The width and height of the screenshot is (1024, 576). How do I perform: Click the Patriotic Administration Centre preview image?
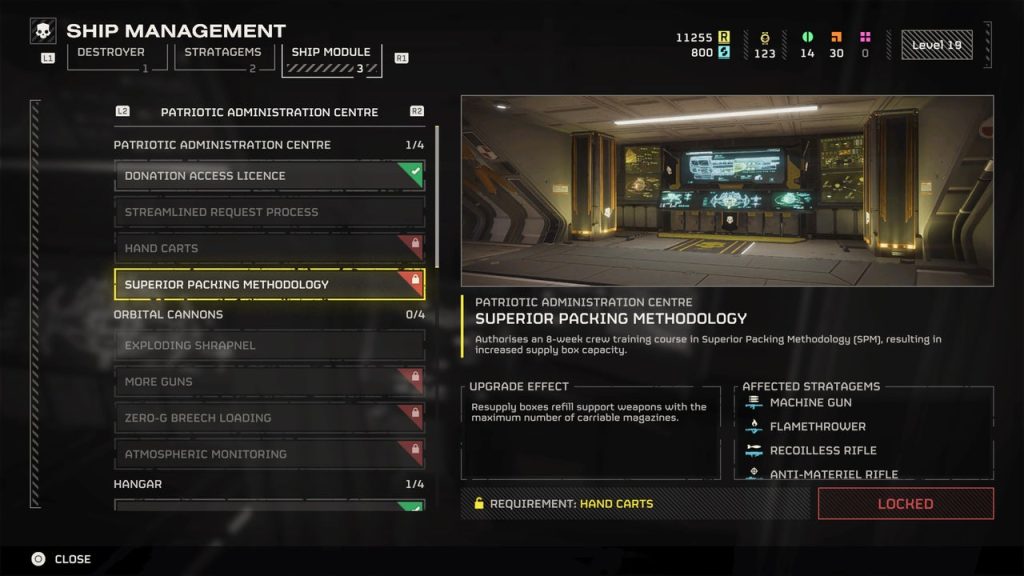727,191
